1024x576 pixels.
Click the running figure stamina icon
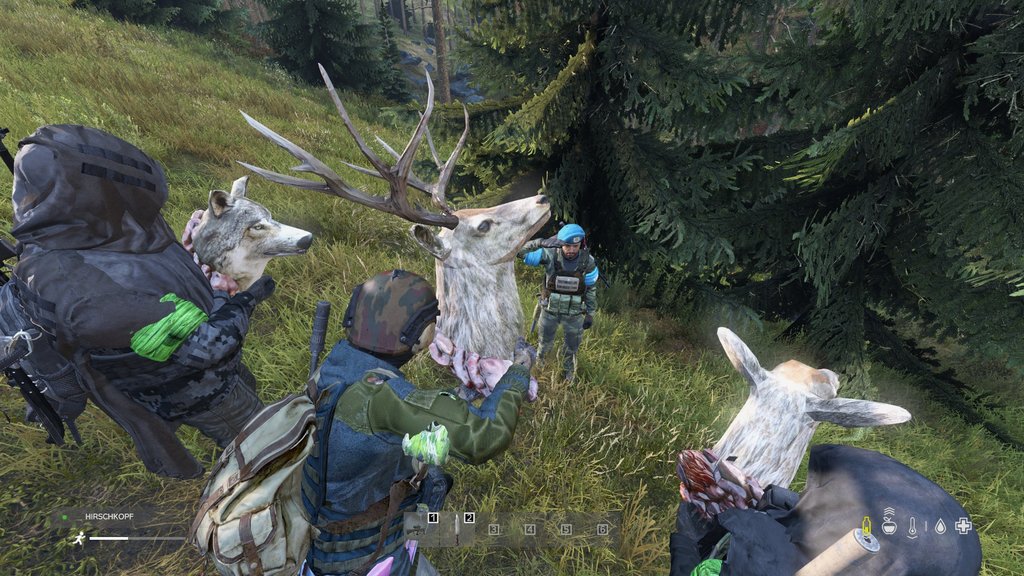[78, 538]
